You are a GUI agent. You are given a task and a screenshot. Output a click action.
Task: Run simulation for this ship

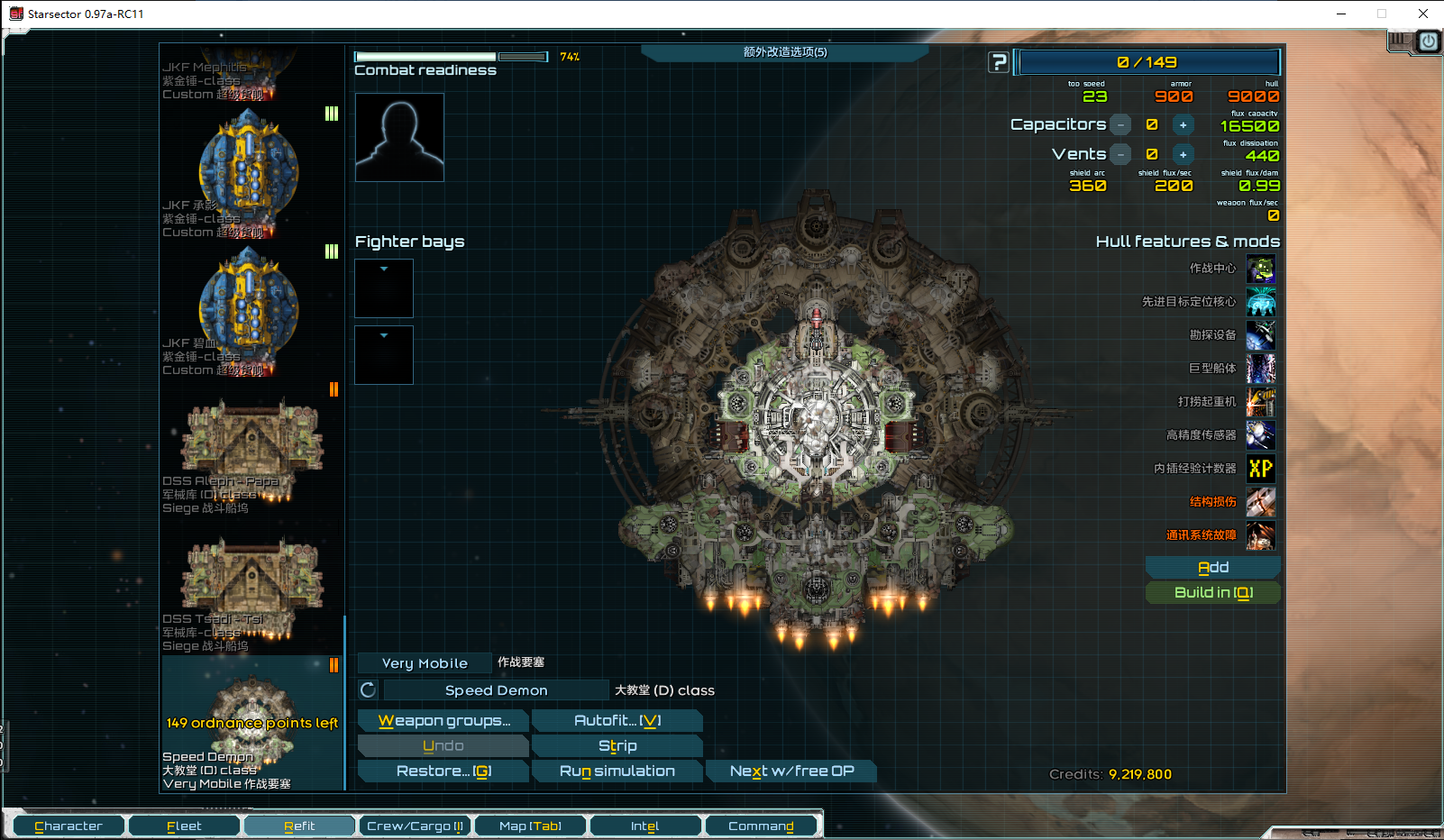(617, 772)
